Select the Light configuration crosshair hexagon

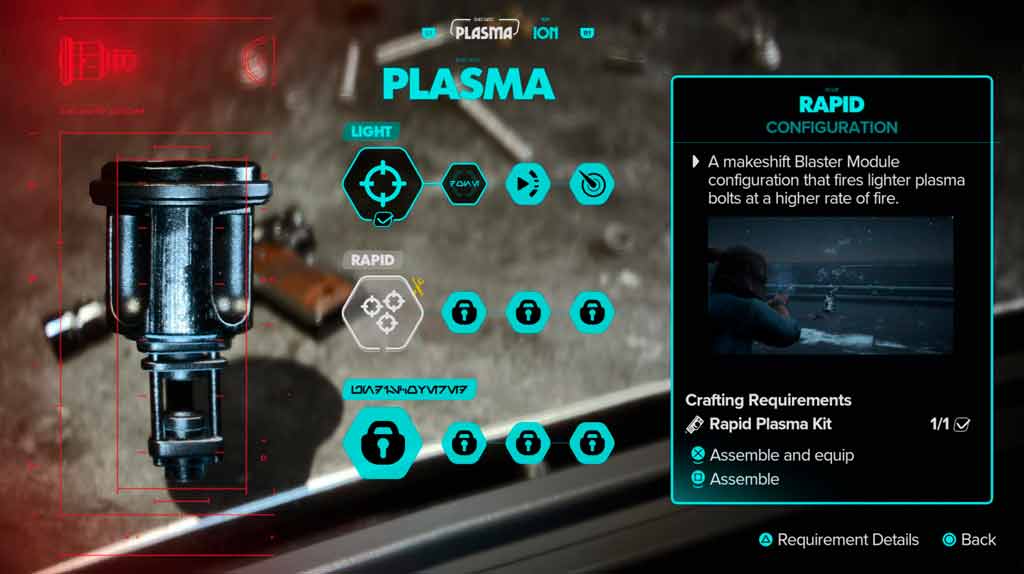pyautogui.click(x=381, y=184)
